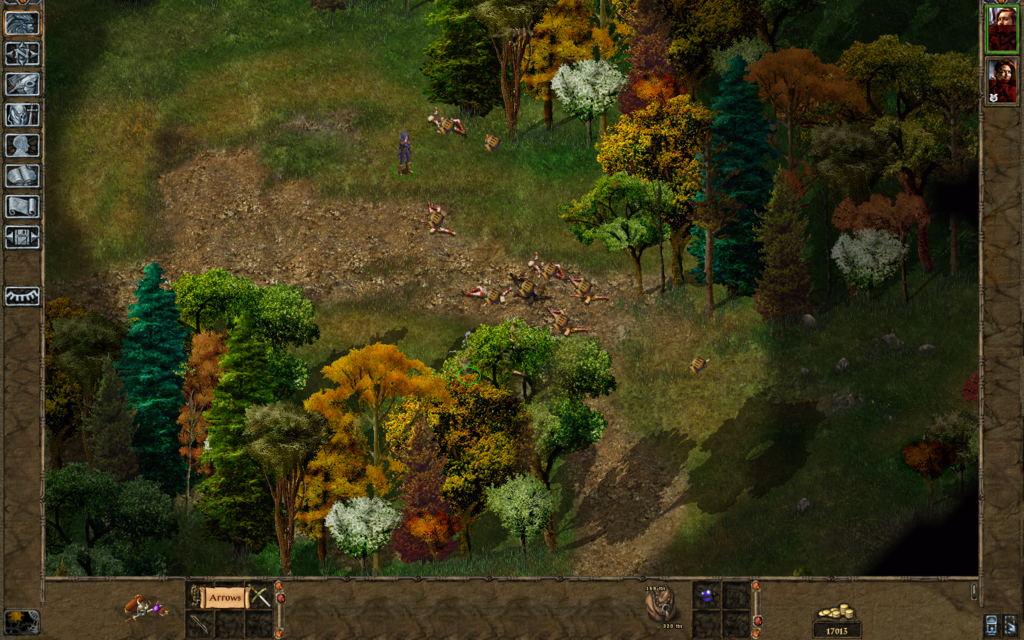The width and height of the screenshot is (1024, 640).
Task: Click the flying character figure icon
Action: 146,606
